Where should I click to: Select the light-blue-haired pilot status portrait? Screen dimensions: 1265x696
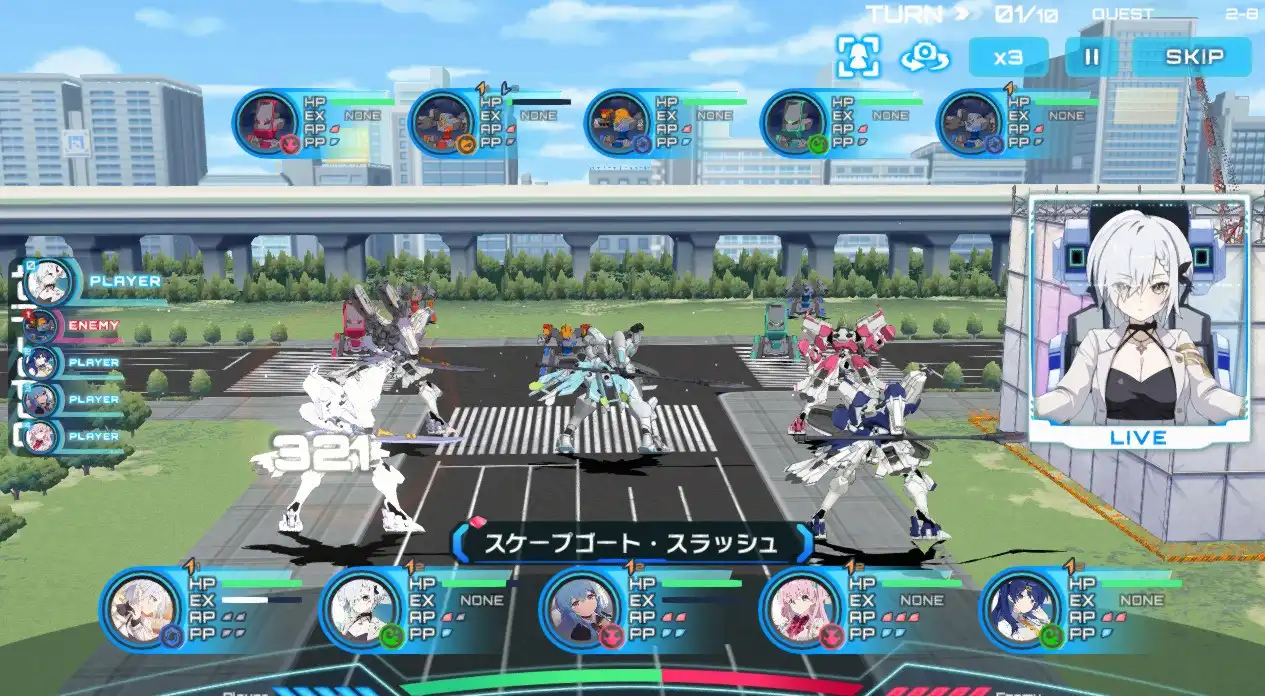[x=573, y=607]
